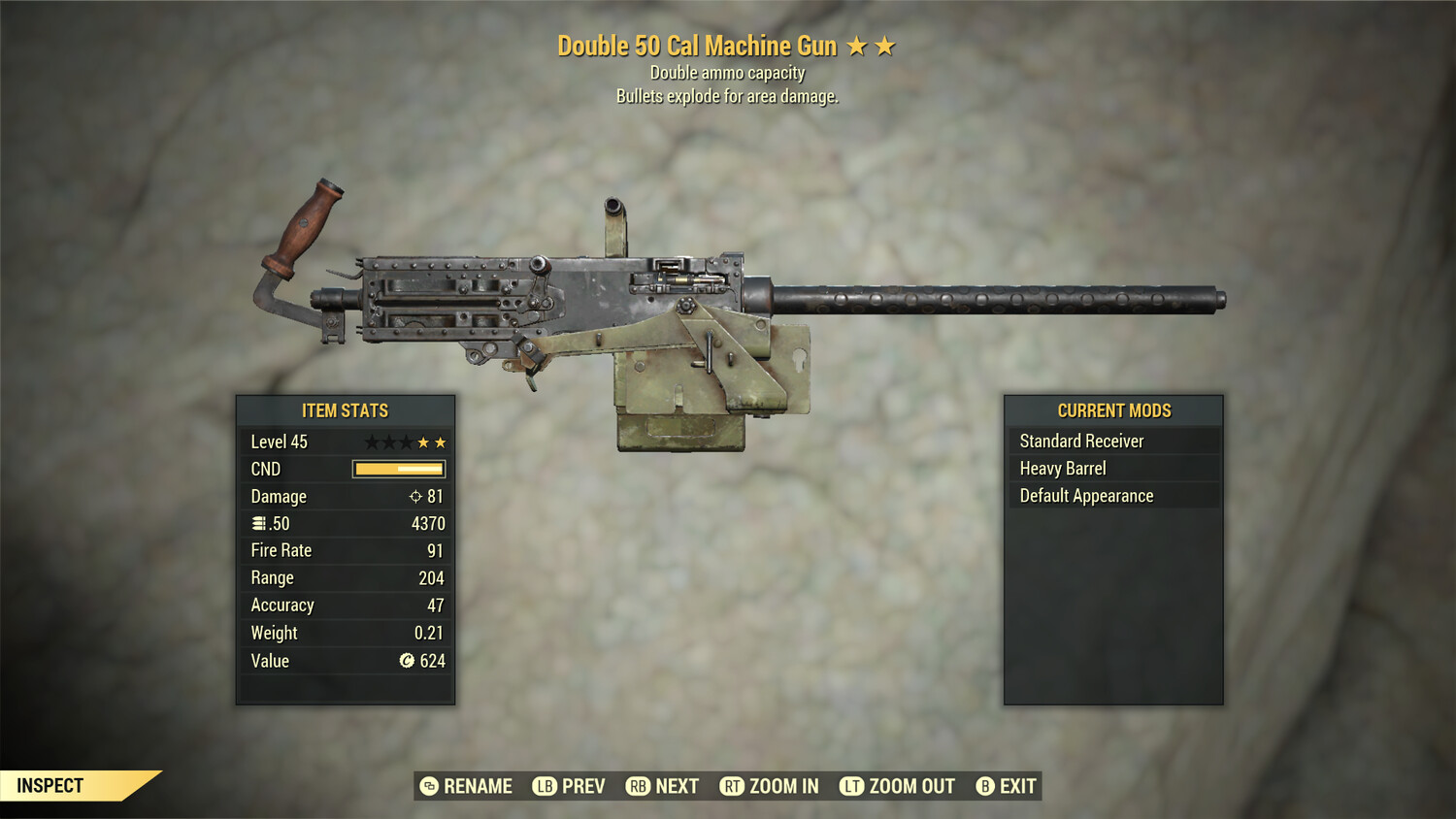This screenshot has height=819, width=1456.
Task: Click the crosshair icon beside Damage value
Action: pos(416,496)
